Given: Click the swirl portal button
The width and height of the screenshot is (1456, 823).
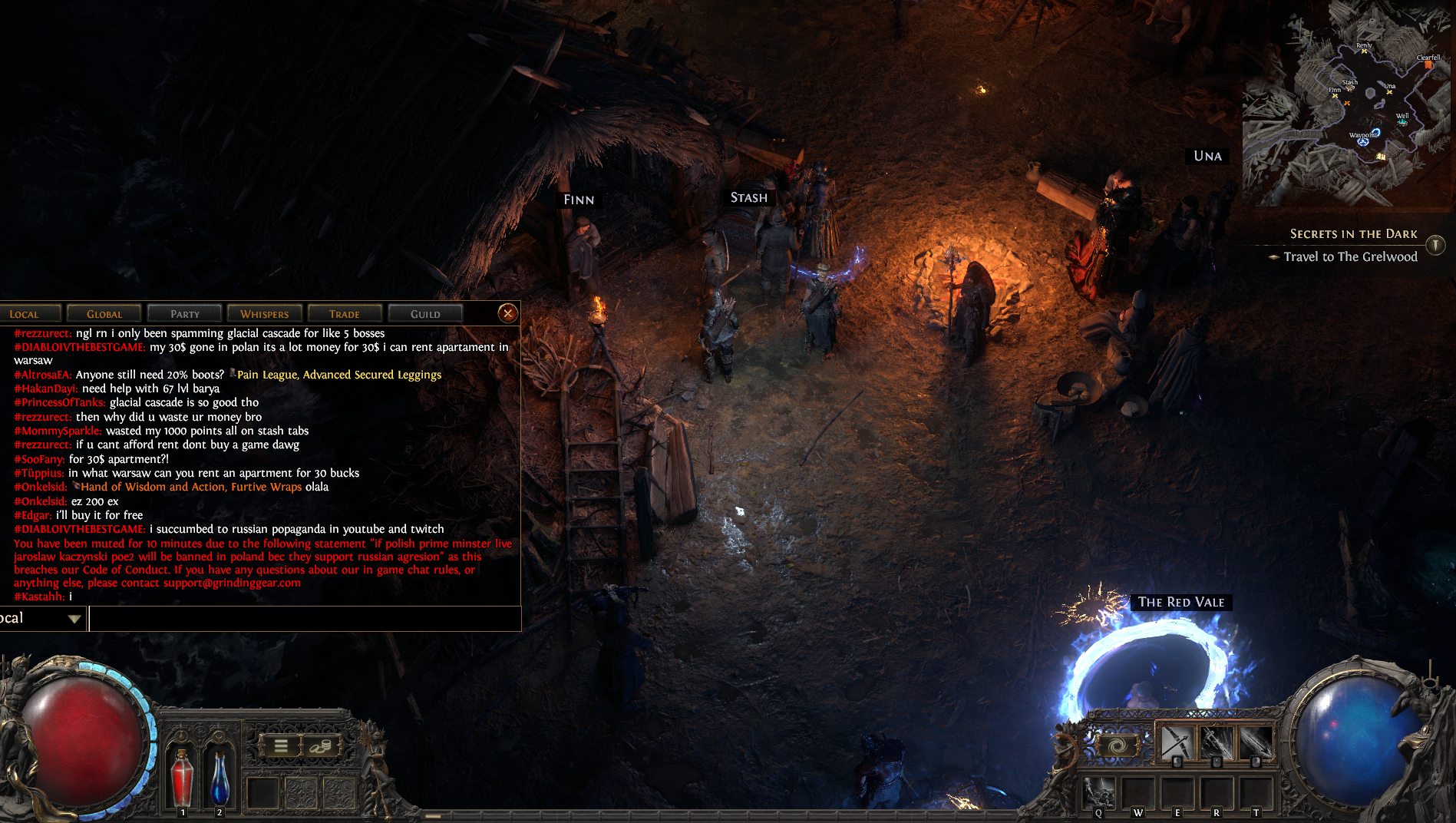Looking at the screenshot, I should pyautogui.click(x=1118, y=745).
